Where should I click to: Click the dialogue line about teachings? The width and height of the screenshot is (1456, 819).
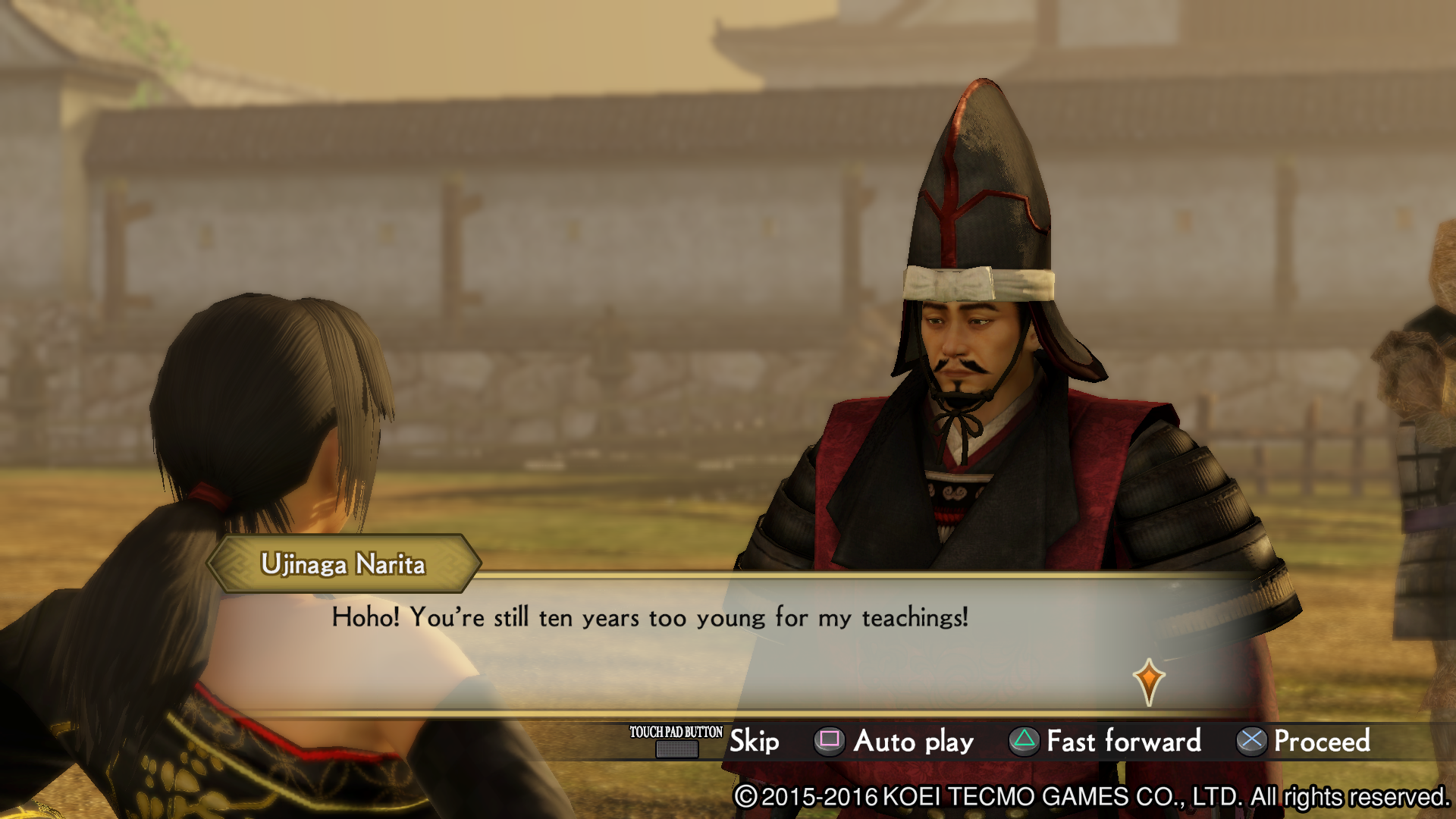pos(651,618)
